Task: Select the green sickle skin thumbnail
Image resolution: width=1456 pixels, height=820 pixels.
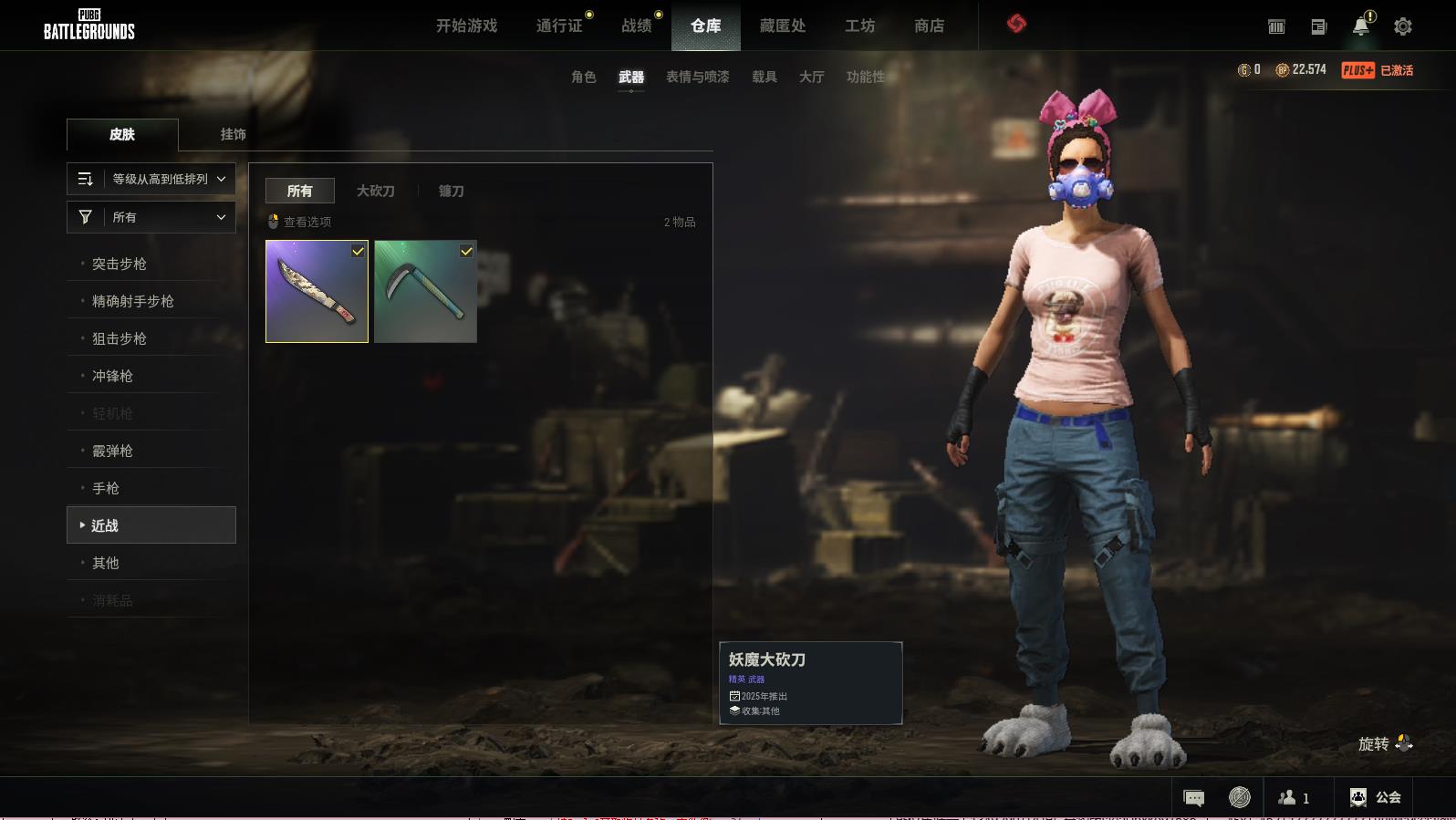Action: [x=425, y=292]
